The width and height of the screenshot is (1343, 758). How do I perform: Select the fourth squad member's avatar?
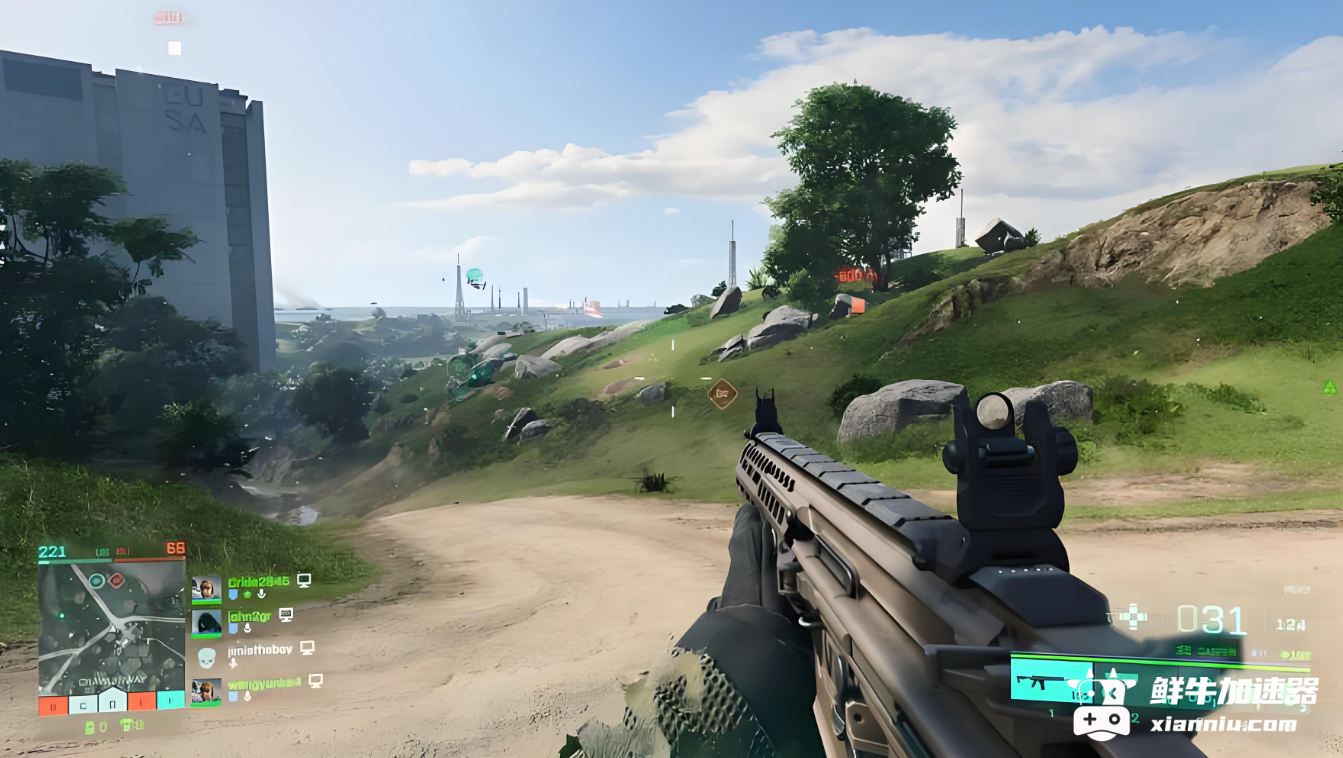click(x=206, y=690)
